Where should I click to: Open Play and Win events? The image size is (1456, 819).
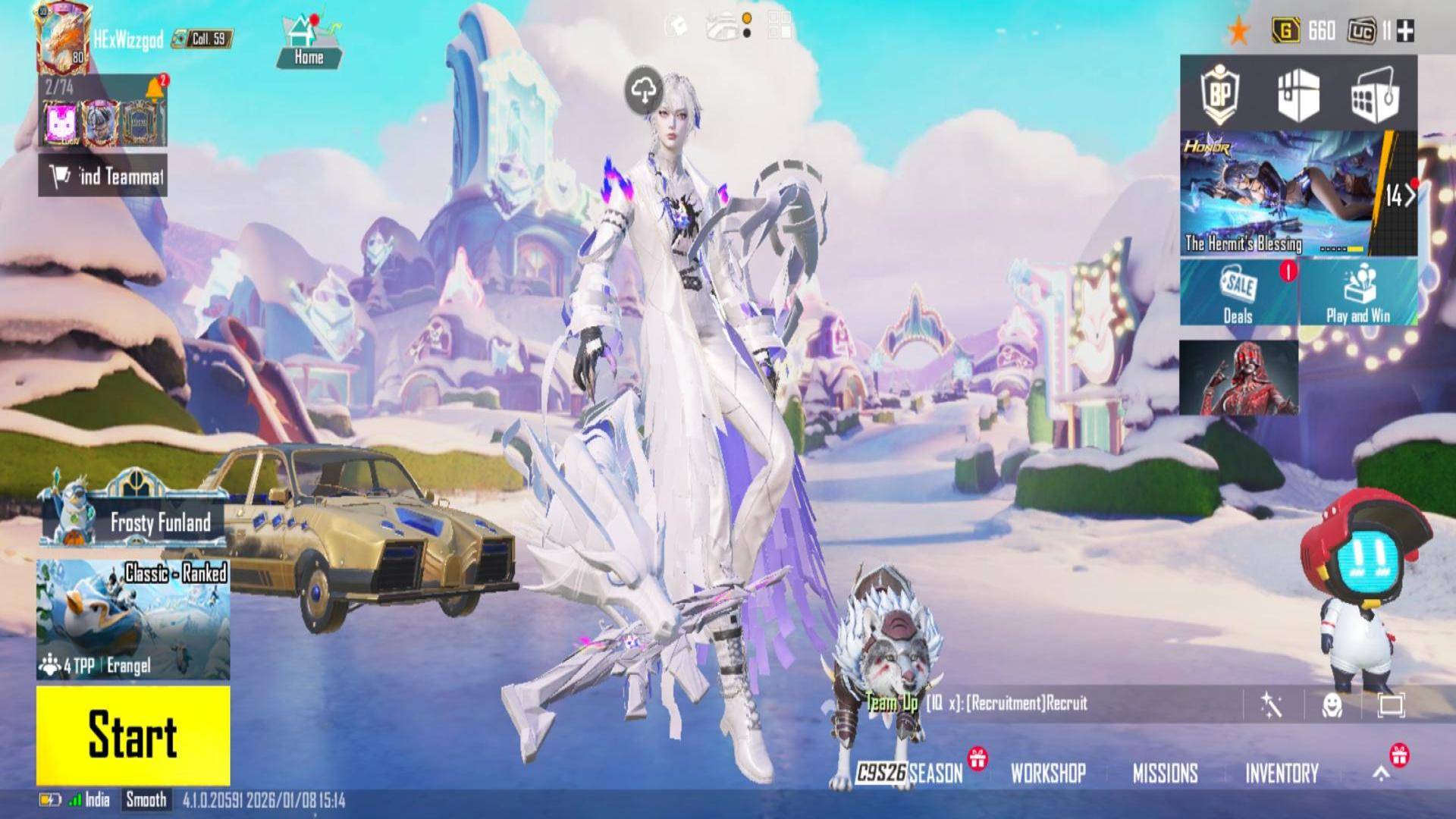pyautogui.click(x=1358, y=293)
